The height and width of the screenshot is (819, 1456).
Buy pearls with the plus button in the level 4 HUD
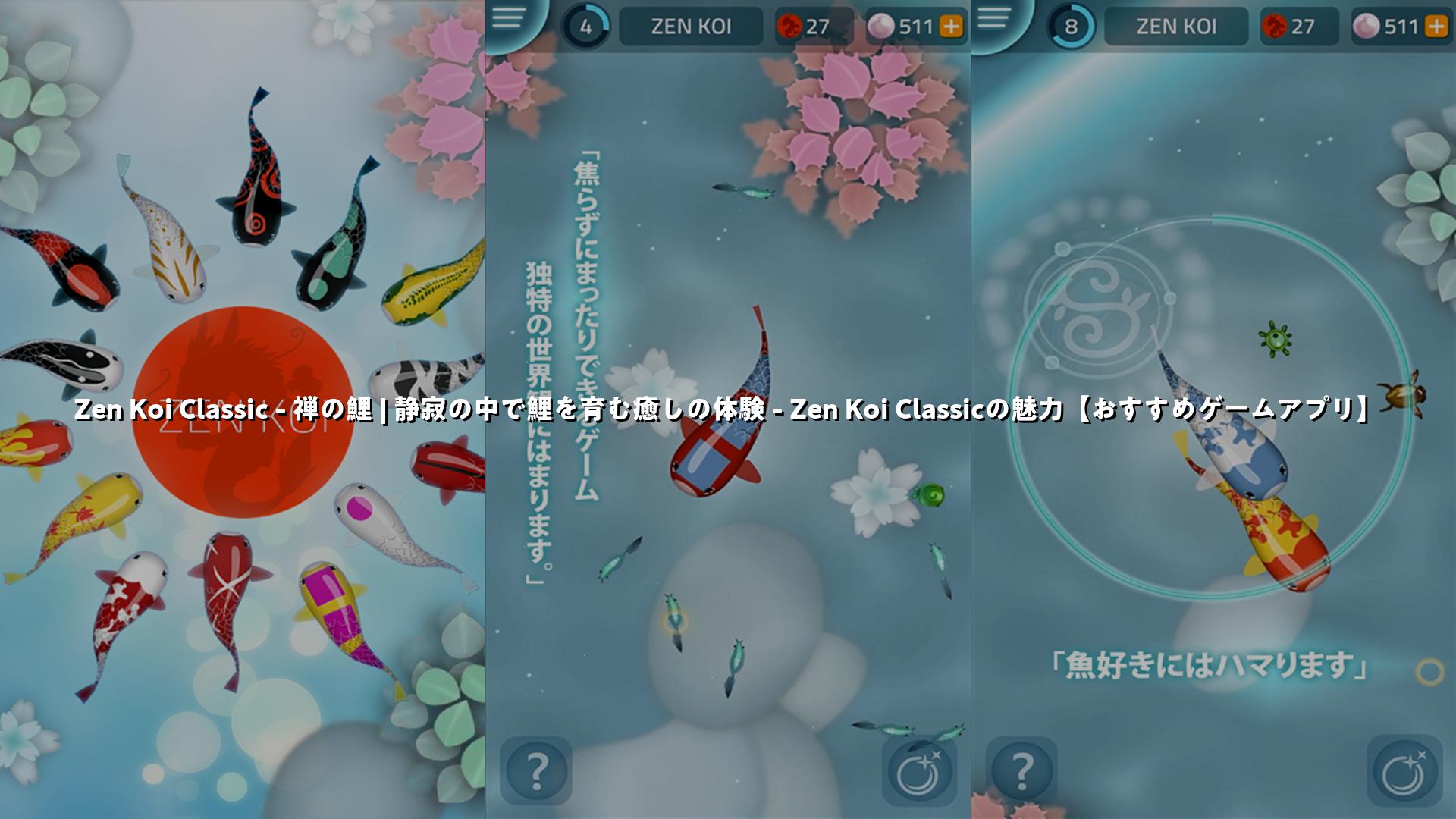pyautogui.click(x=951, y=27)
